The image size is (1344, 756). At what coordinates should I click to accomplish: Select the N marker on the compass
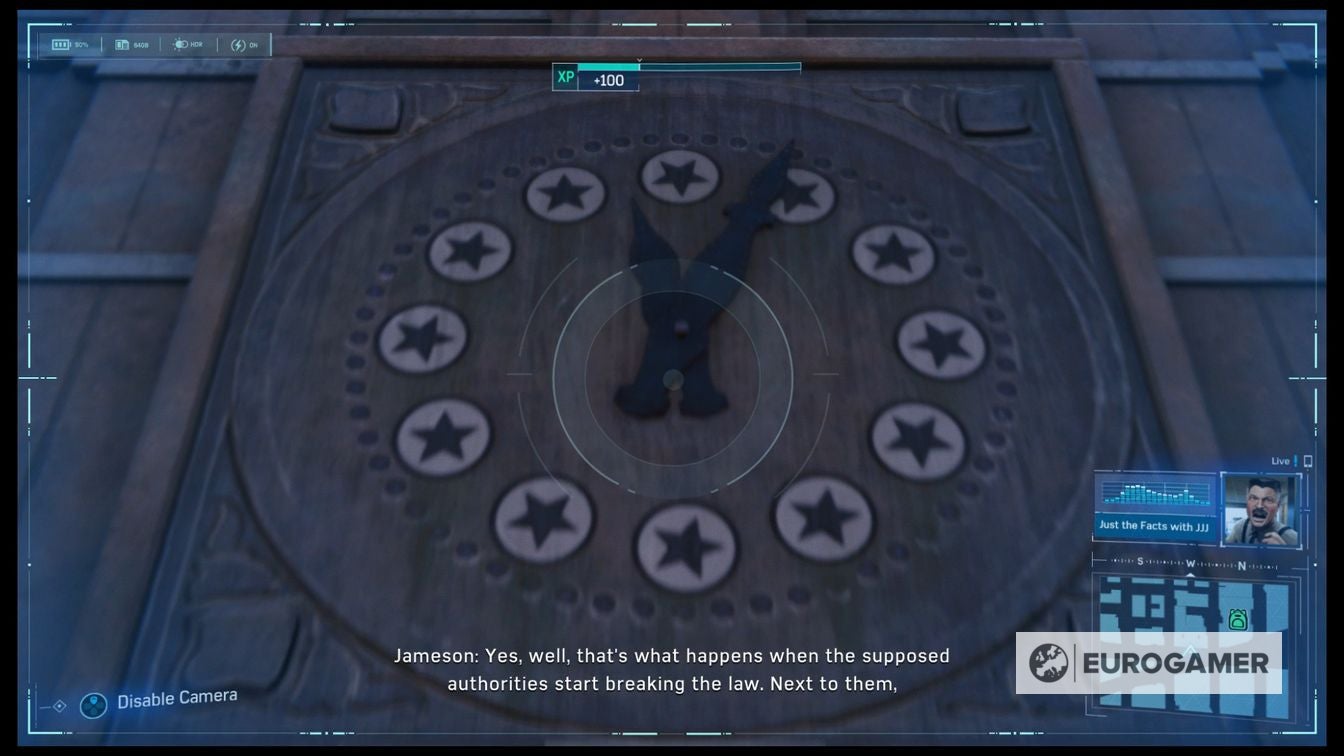[x=1241, y=564]
